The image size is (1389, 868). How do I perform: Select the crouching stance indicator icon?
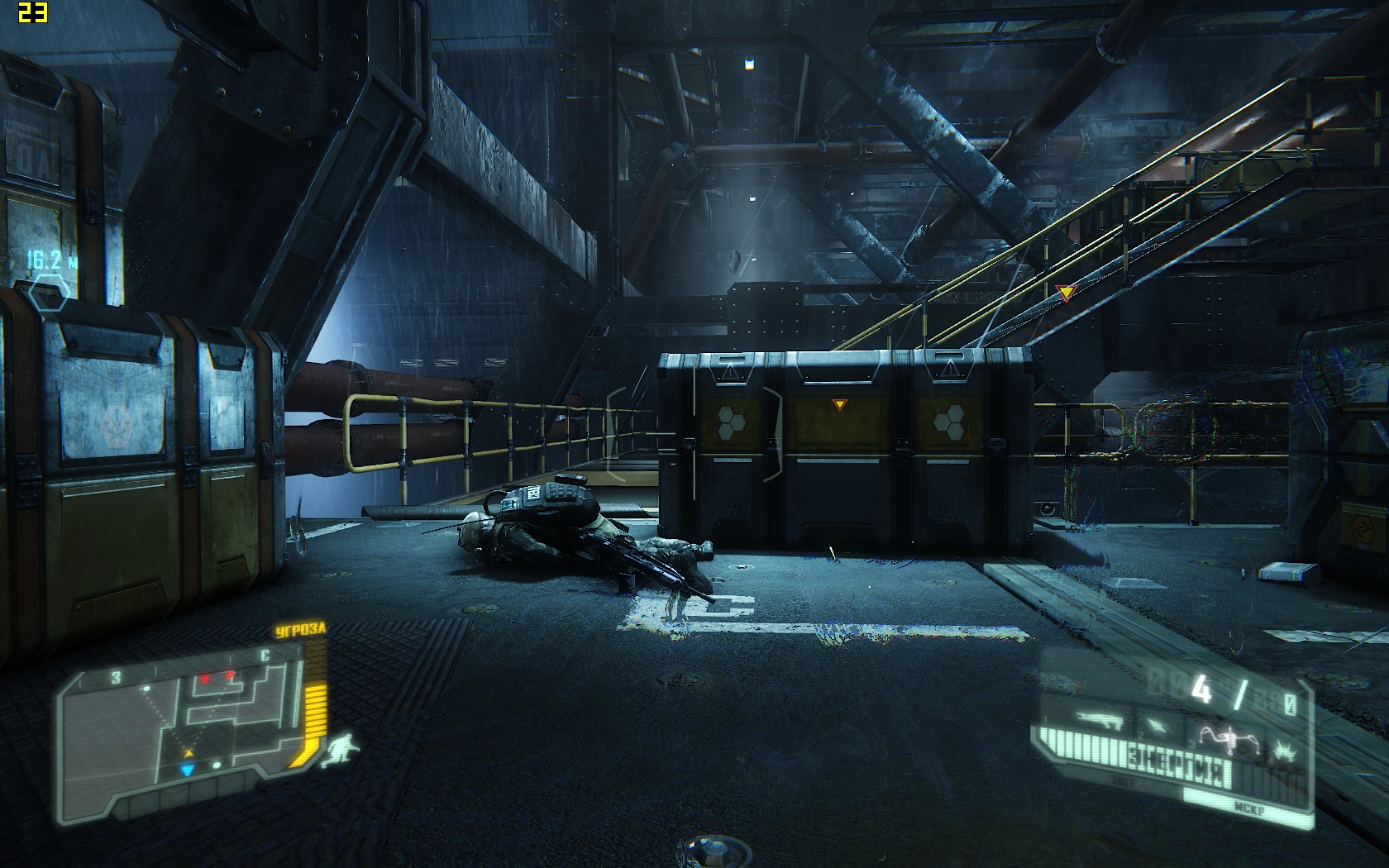(339, 751)
